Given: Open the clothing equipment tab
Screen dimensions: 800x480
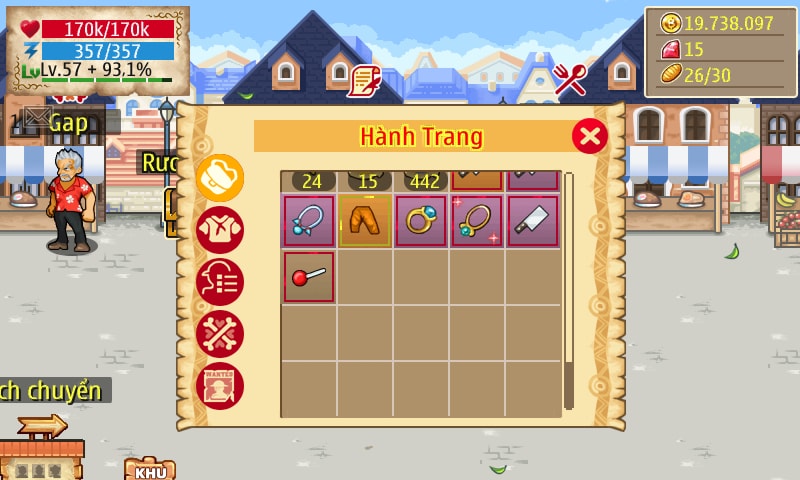Looking at the screenshot, I should coord(219,230).
